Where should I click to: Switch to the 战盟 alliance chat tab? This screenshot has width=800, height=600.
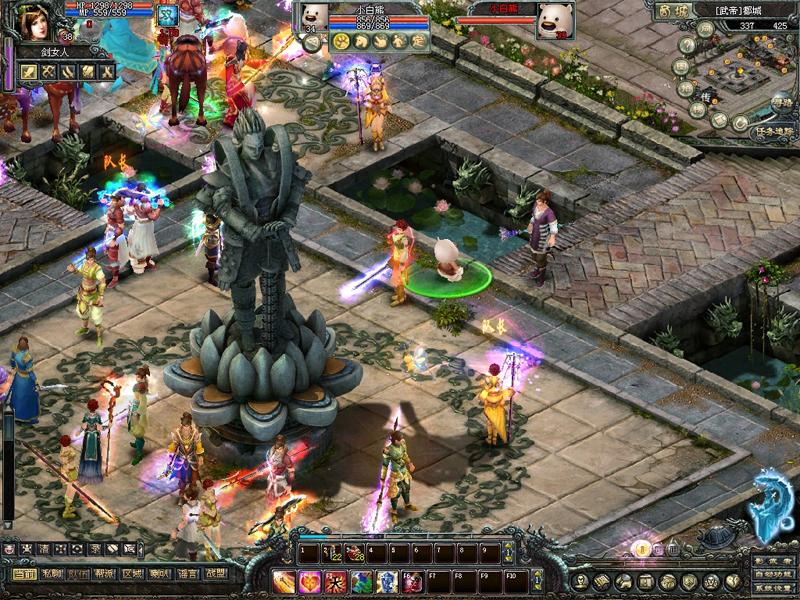(213, 574)
